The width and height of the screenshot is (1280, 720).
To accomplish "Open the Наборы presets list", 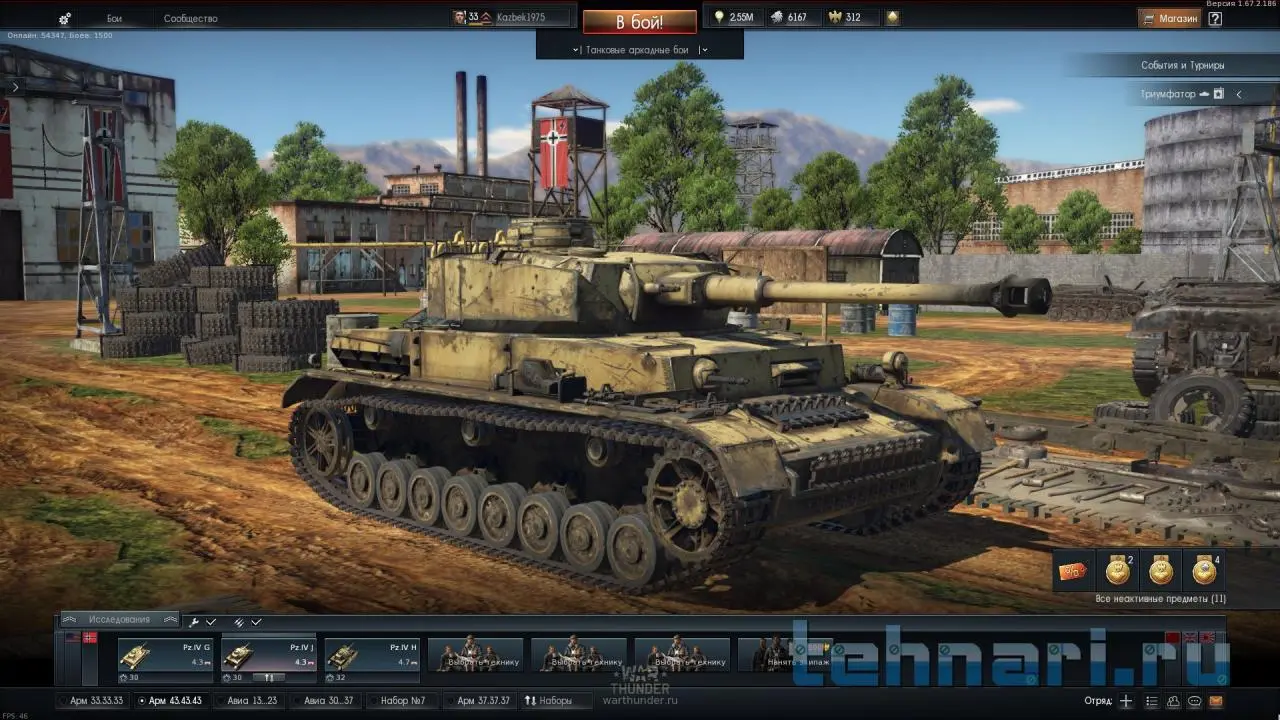I will pyautogui.click(x=548, y=701).
